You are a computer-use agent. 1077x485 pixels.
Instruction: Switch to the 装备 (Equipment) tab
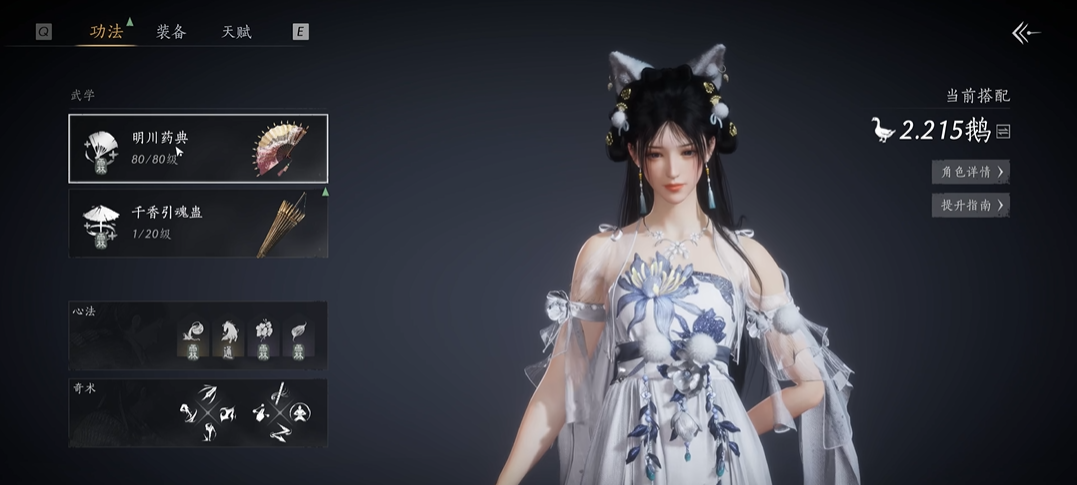171,32
